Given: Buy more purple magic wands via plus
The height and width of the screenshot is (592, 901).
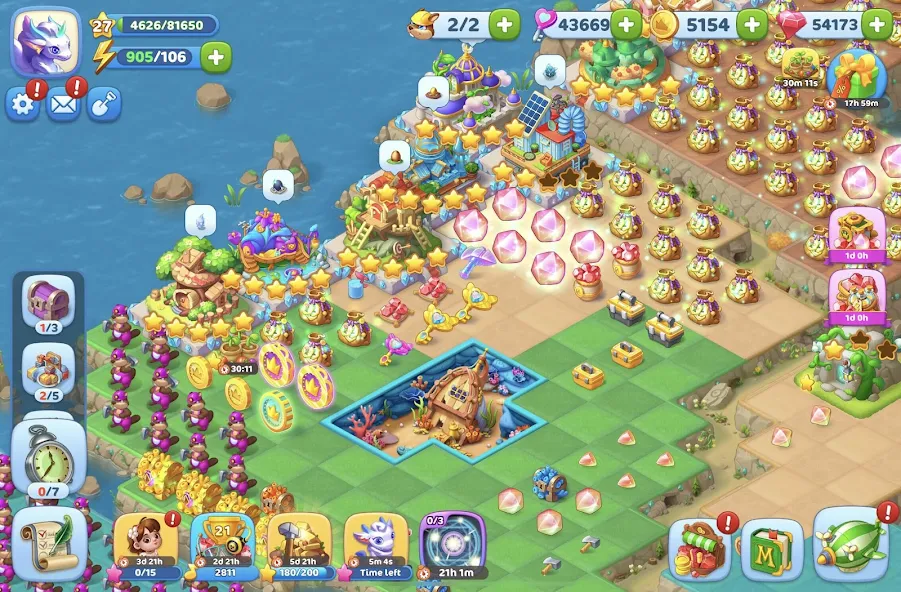Looking at the screenshot, I should click(627, 24).
